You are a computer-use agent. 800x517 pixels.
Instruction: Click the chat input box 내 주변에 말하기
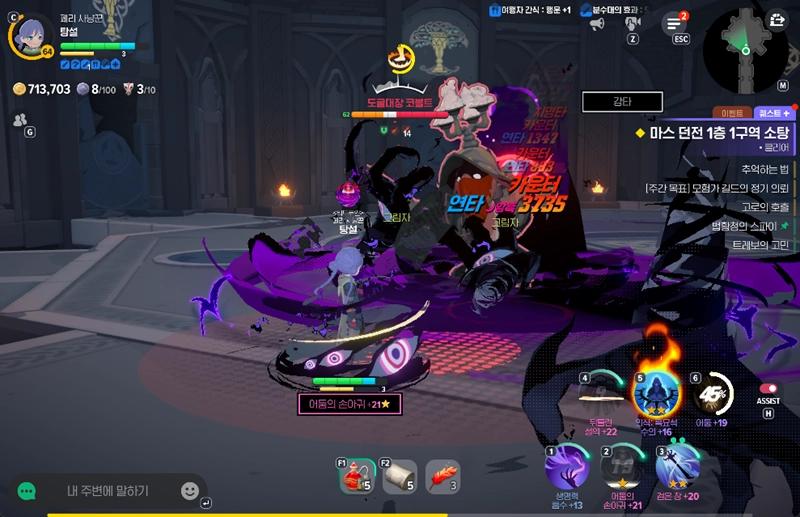(x=108, y=491)
